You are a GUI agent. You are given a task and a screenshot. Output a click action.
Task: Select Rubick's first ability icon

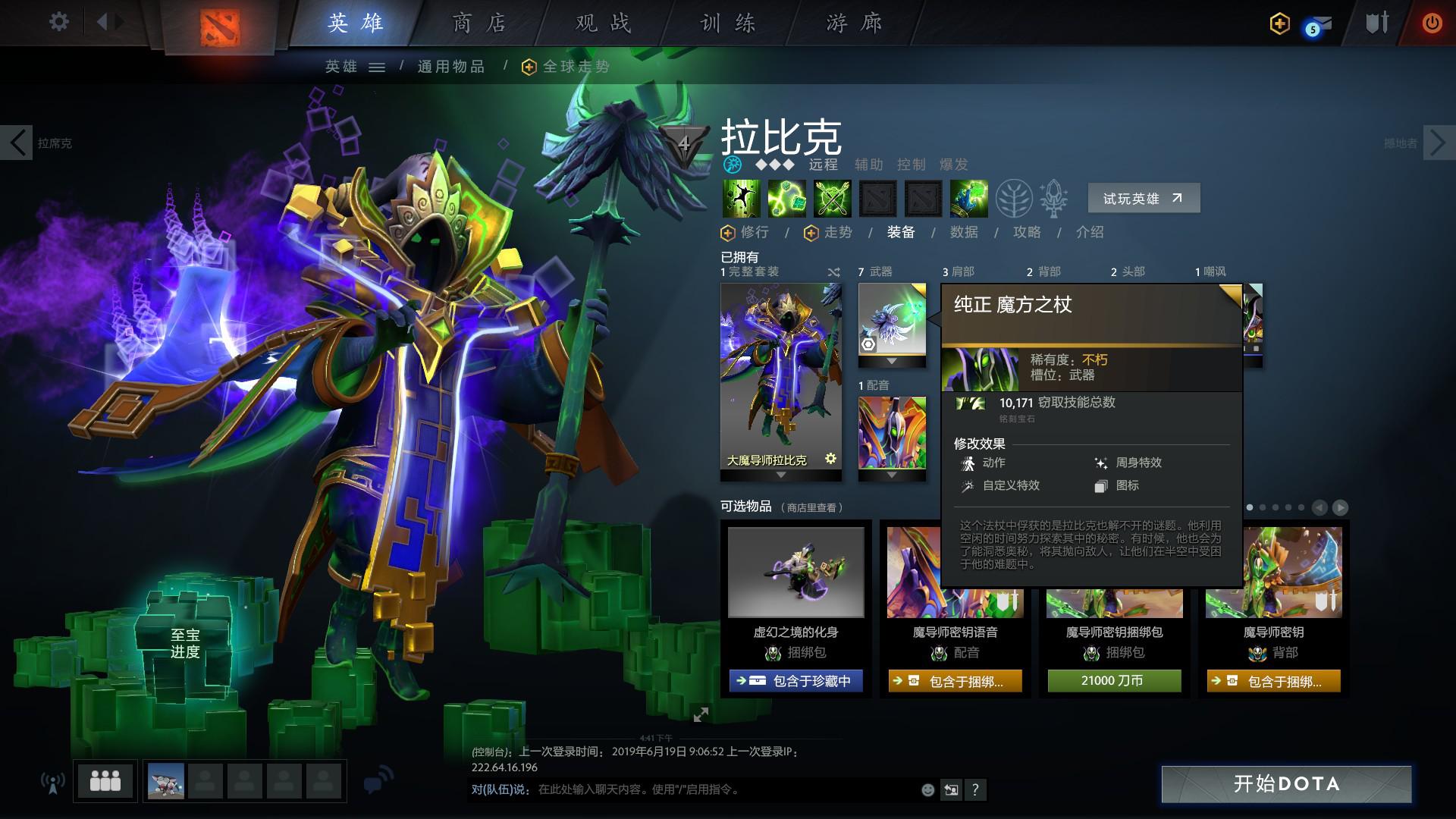(x=741, y=199)
